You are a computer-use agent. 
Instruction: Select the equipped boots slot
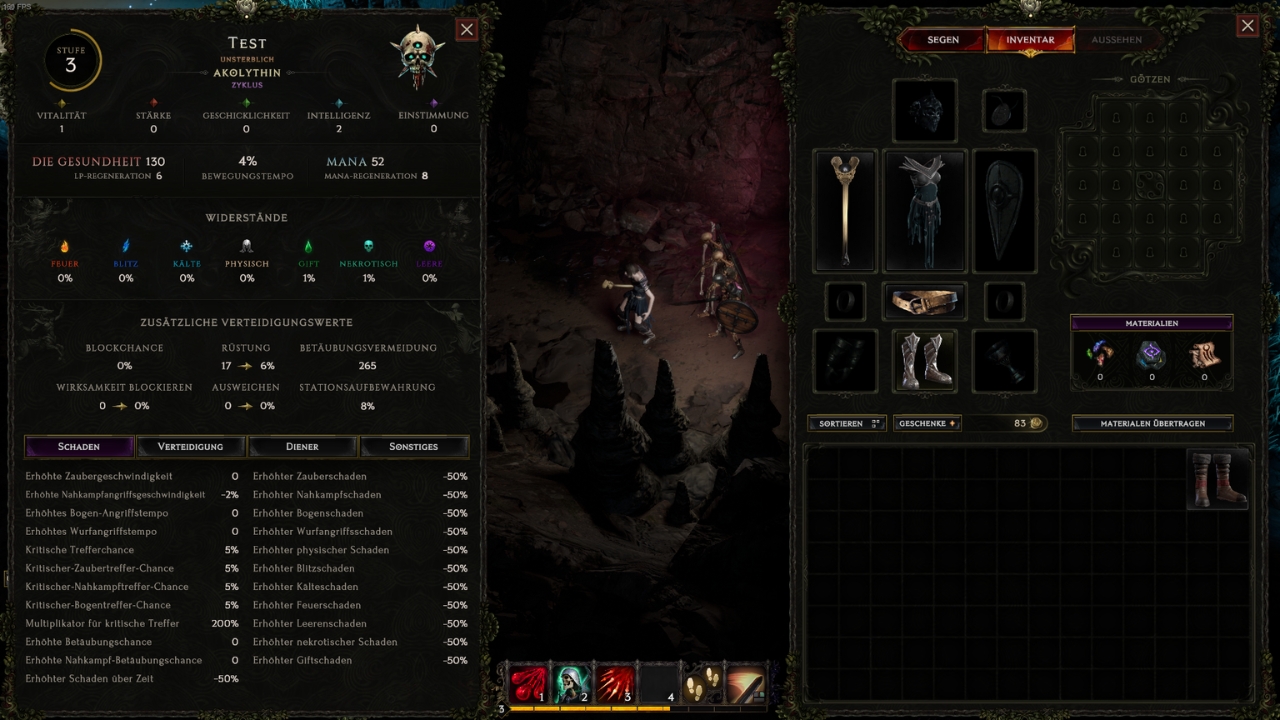click(925, 360)
